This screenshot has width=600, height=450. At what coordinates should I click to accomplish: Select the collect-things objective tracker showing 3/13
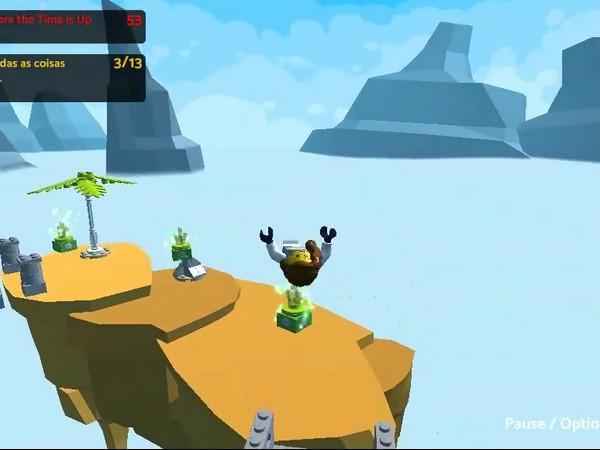72,75
